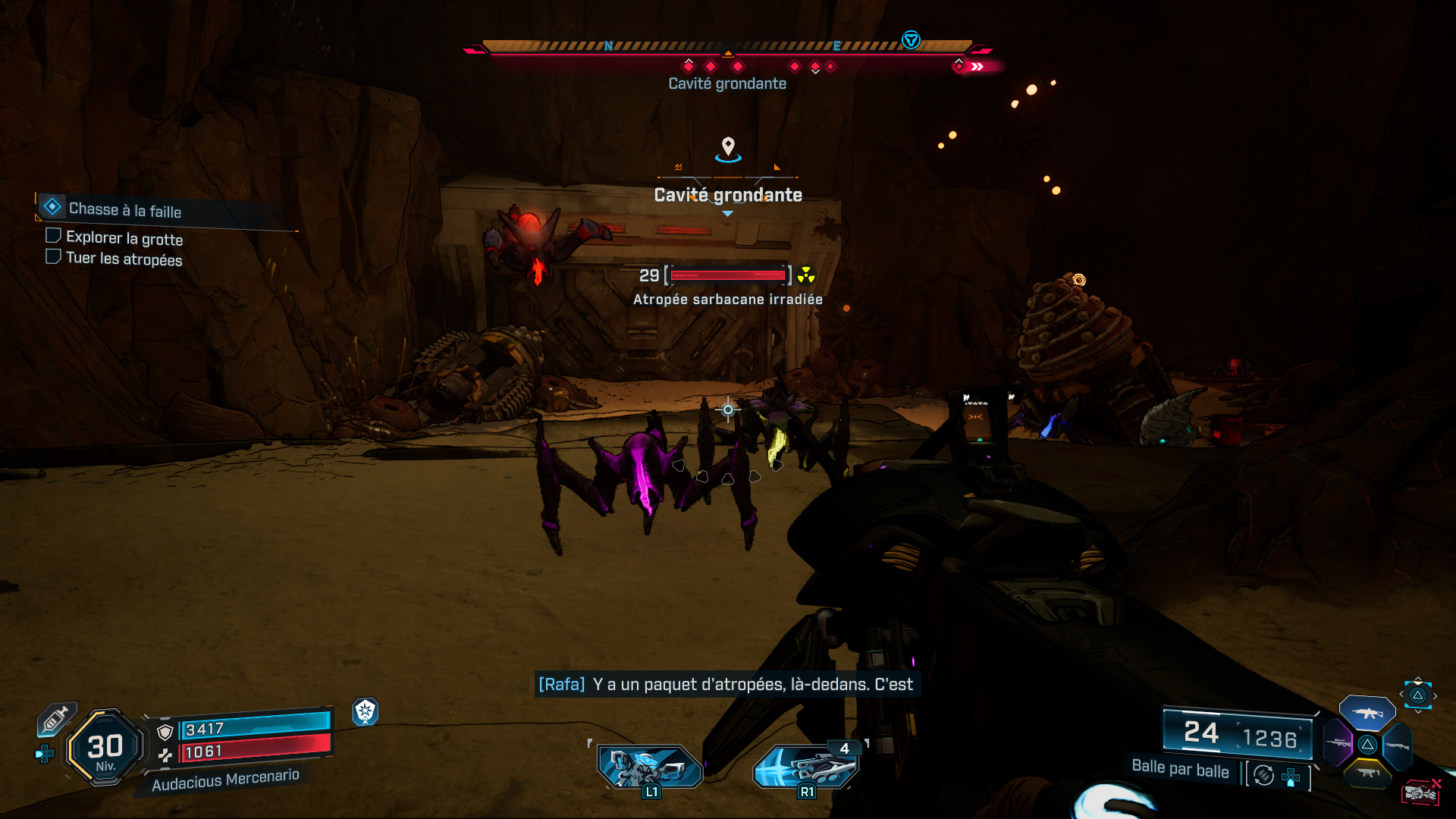The height and width of the screenshot is (819, 1456).
Task: Click the compass bar at the top
Action: point(726,47)
